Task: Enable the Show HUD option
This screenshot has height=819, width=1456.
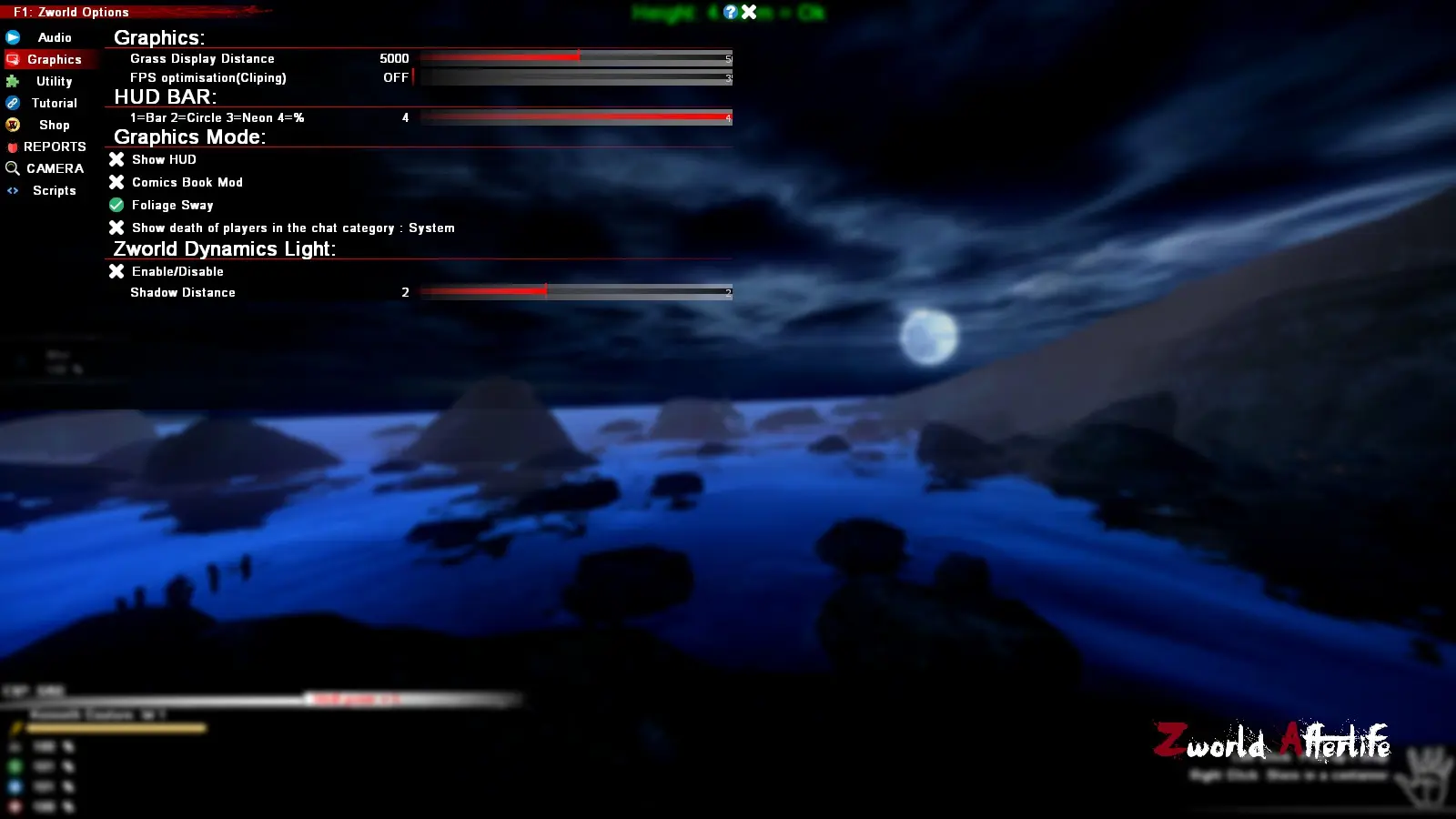Action: [116, 159]
